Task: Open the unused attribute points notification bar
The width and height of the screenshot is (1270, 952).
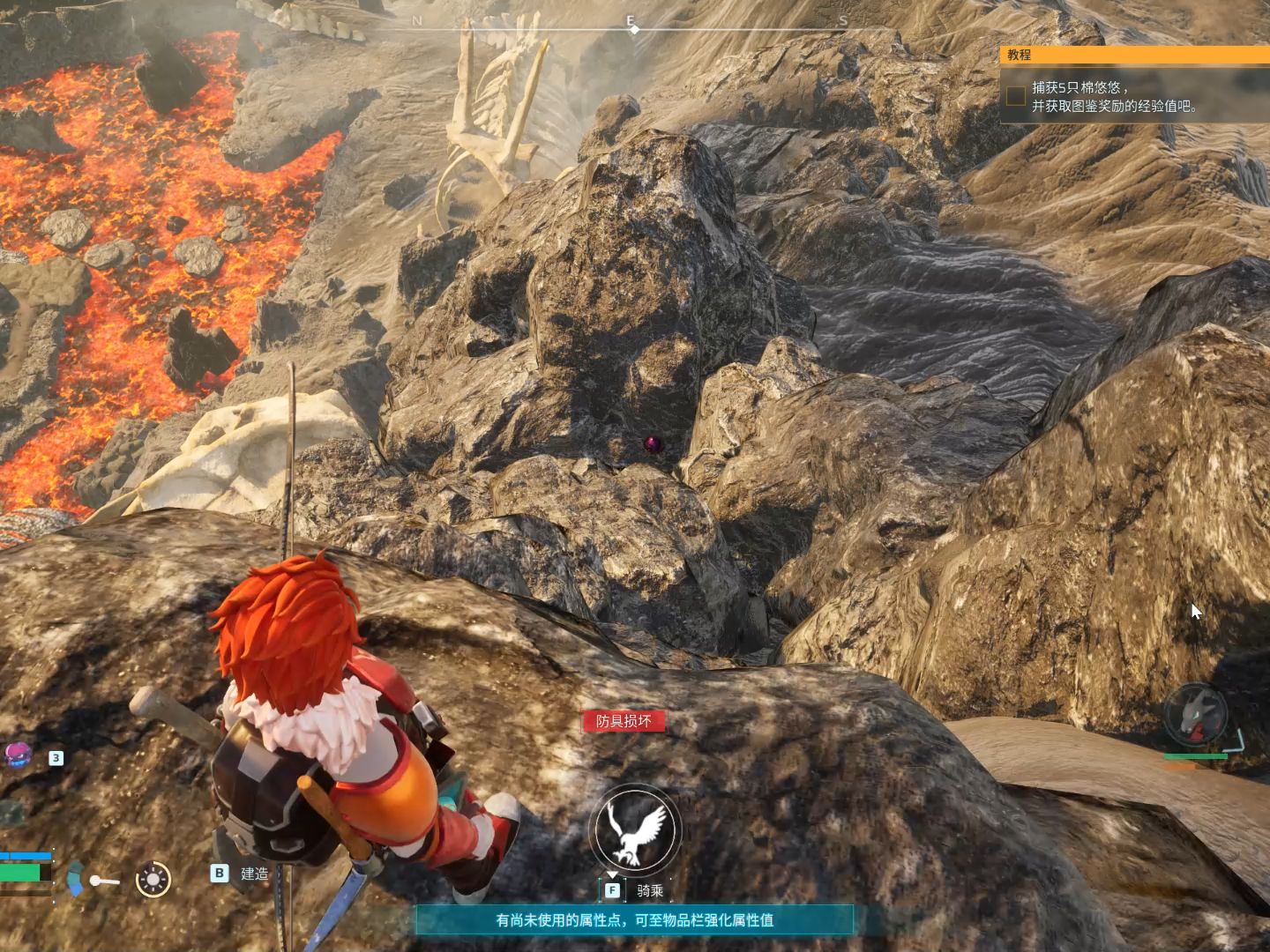Action: tap(635, 920)
